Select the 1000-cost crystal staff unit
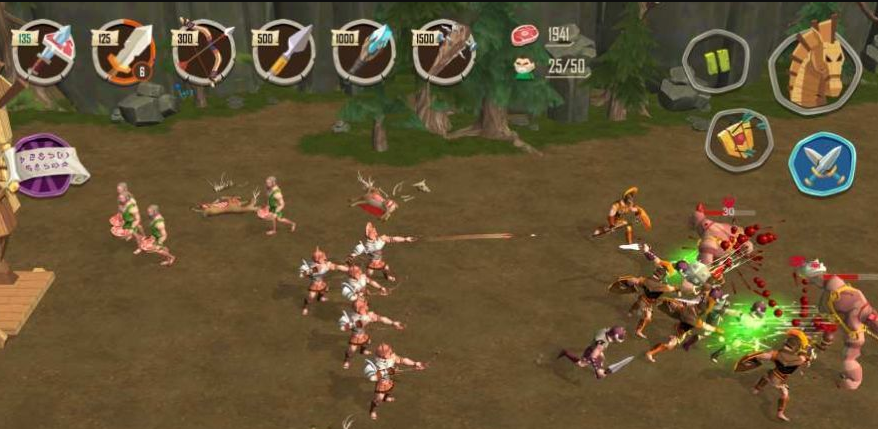This screenshot has height=429, width=878. (x=364, y=51)
